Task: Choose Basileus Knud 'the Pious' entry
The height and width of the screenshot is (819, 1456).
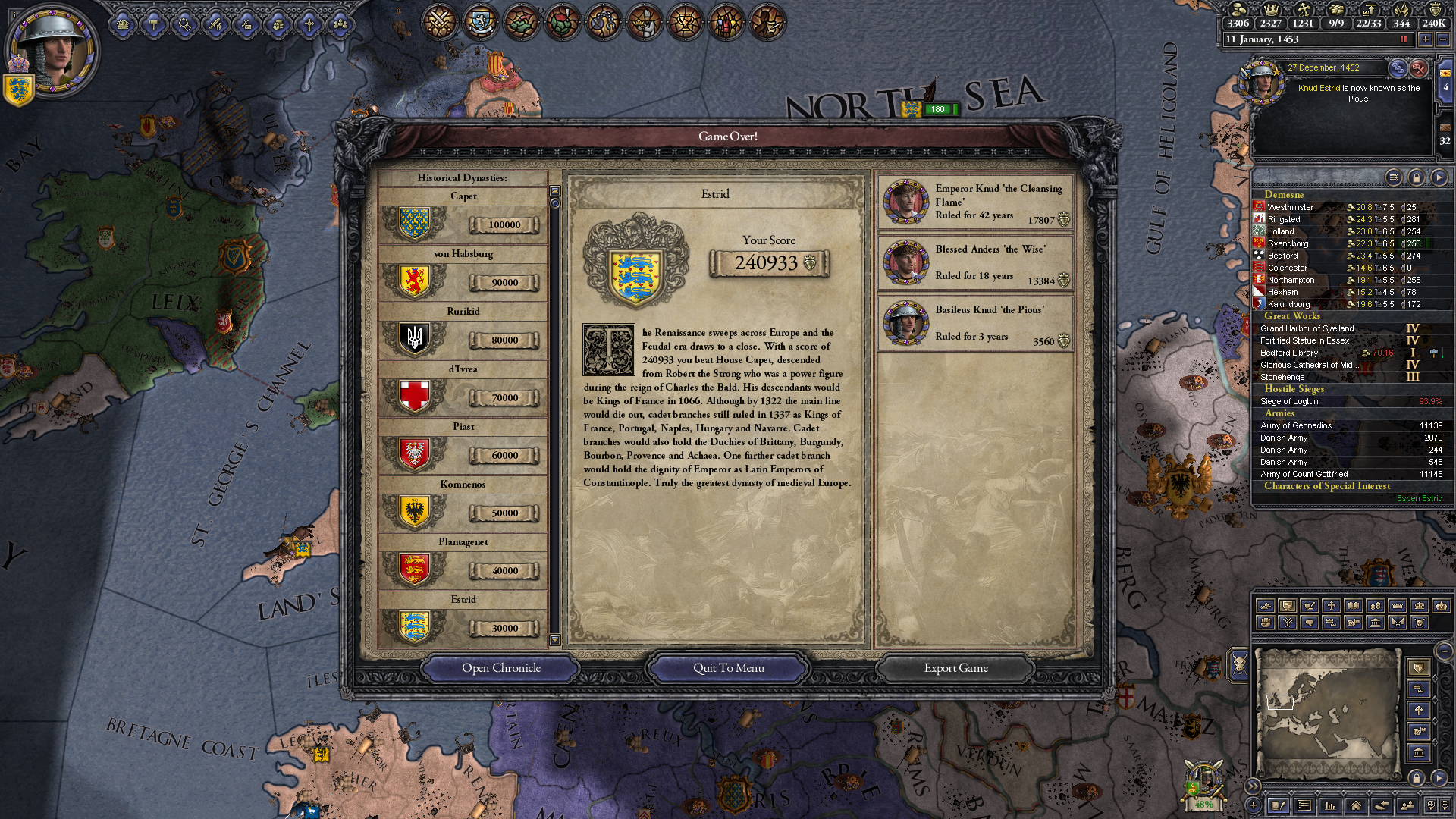Action: click(976, 324)
